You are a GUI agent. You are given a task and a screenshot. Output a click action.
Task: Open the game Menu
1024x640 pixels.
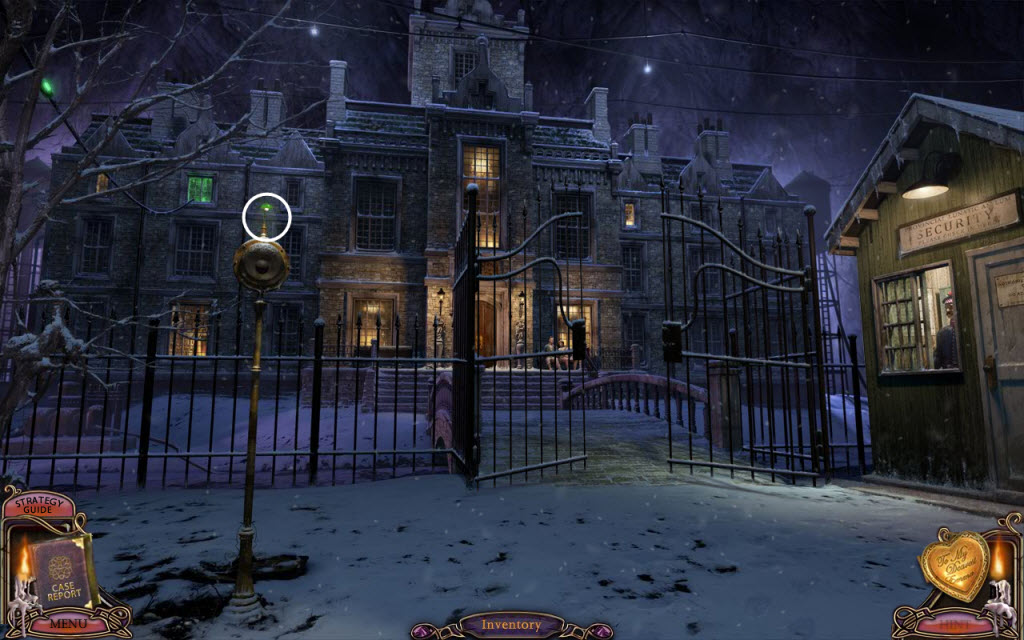pyautogui.click(x=68, y=626)
